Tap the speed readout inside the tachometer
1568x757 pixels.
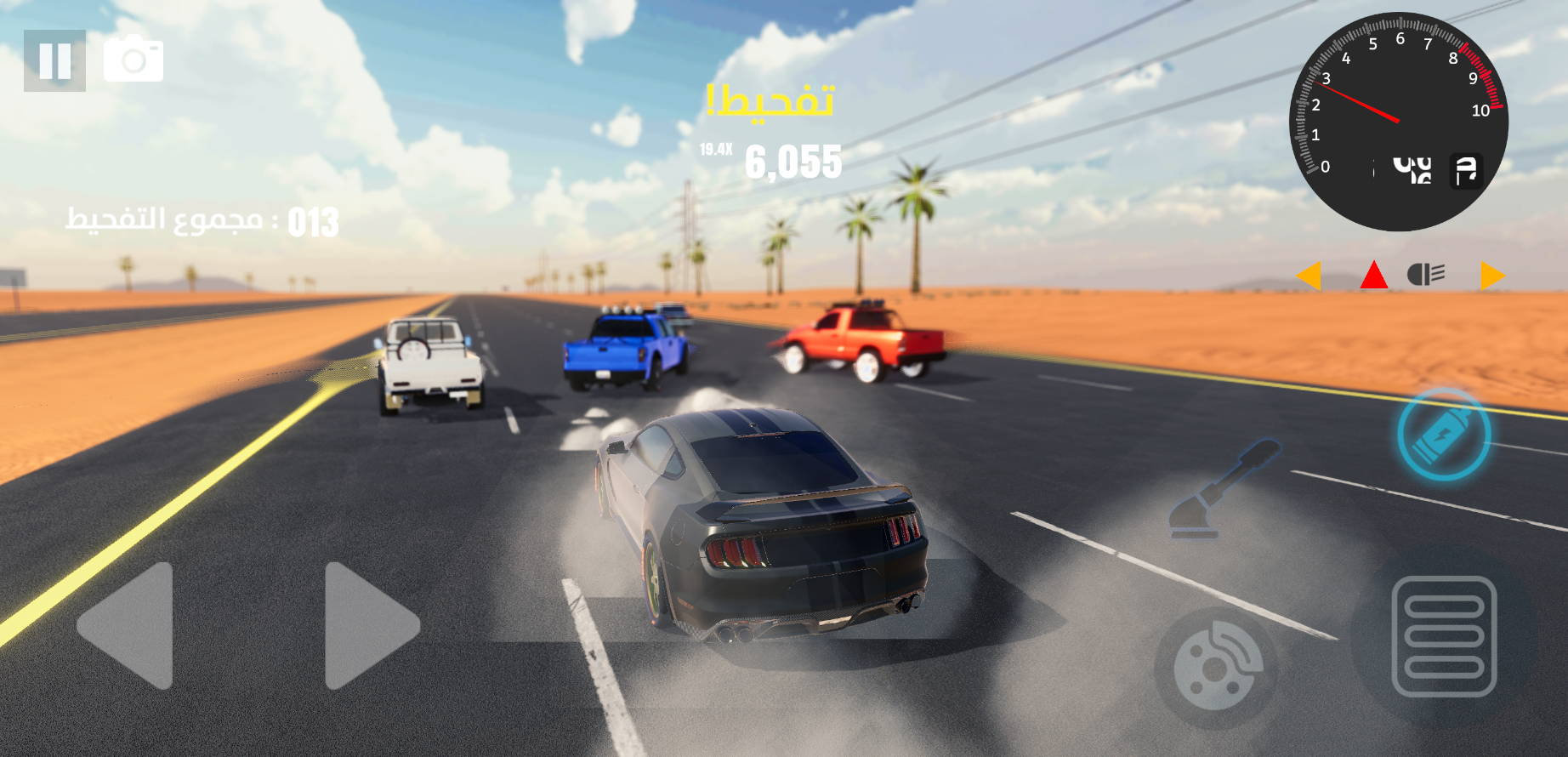[x=1412, y=168]
